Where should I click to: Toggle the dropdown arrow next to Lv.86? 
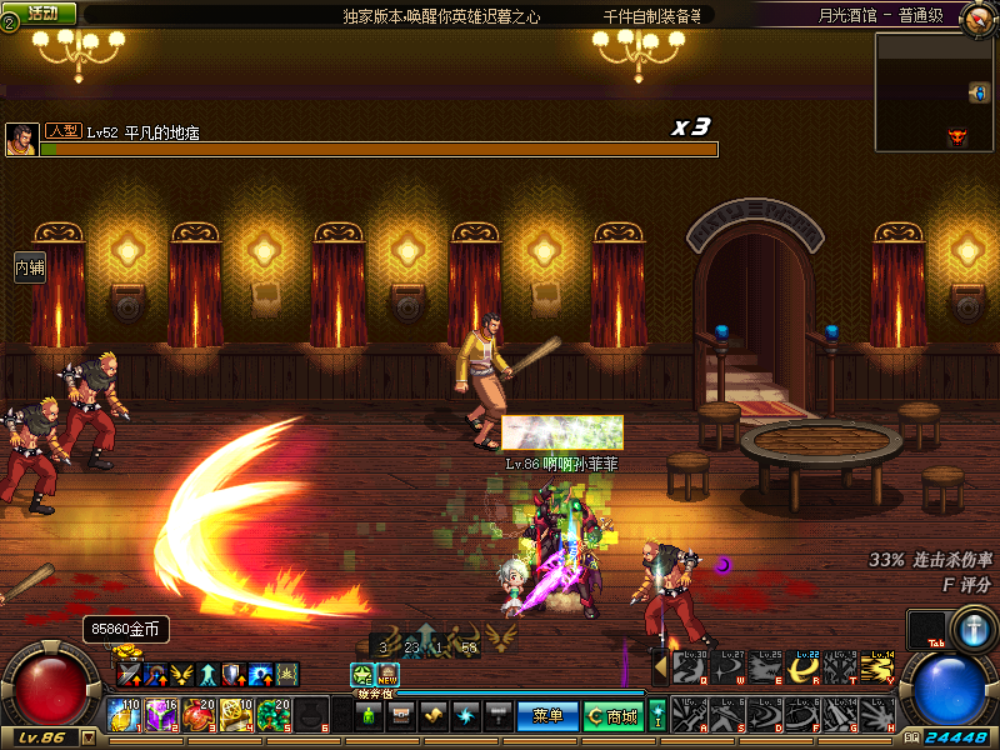point(89,738)
